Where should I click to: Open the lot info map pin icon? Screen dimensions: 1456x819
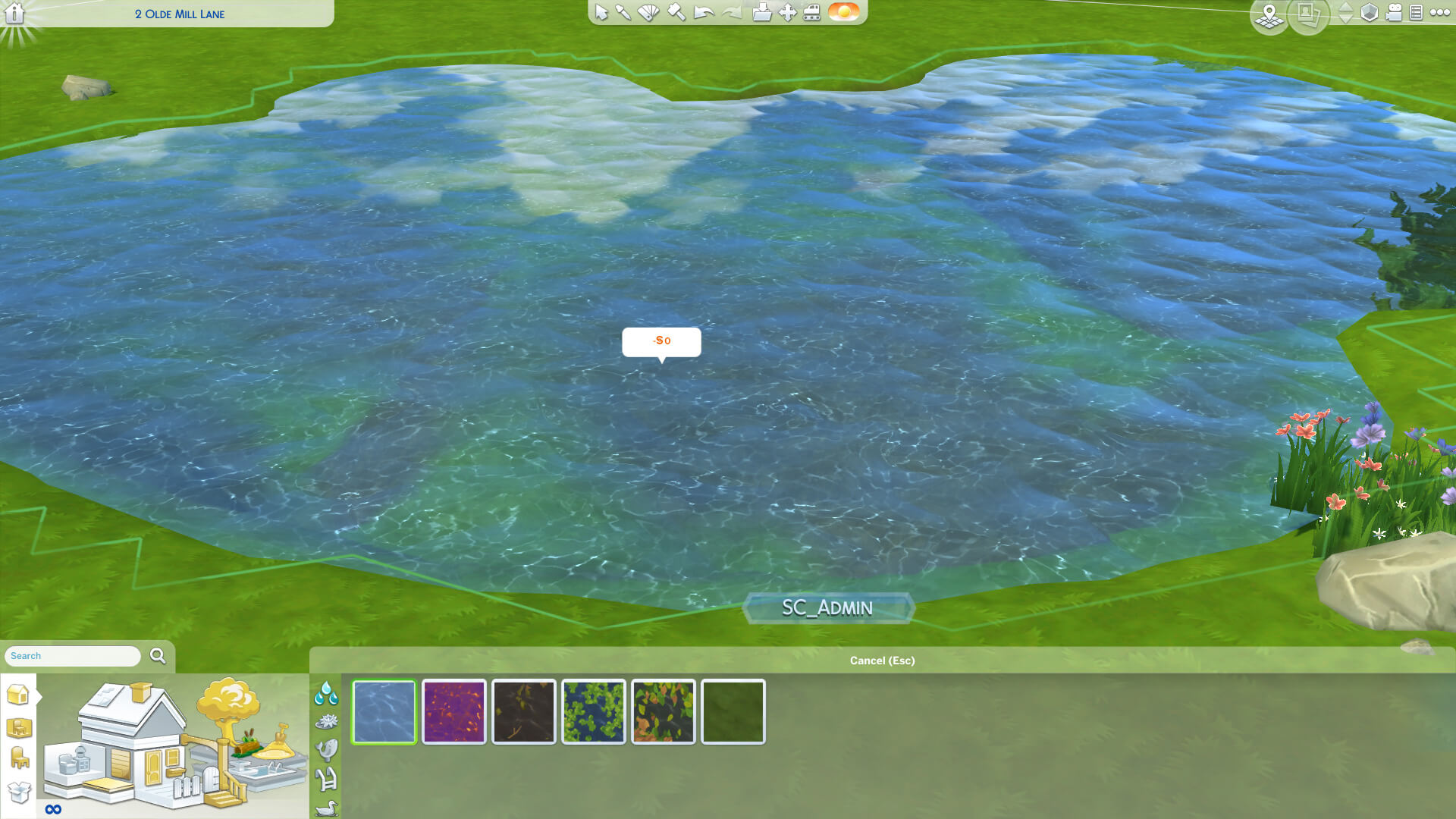(x=1269, y=15)
